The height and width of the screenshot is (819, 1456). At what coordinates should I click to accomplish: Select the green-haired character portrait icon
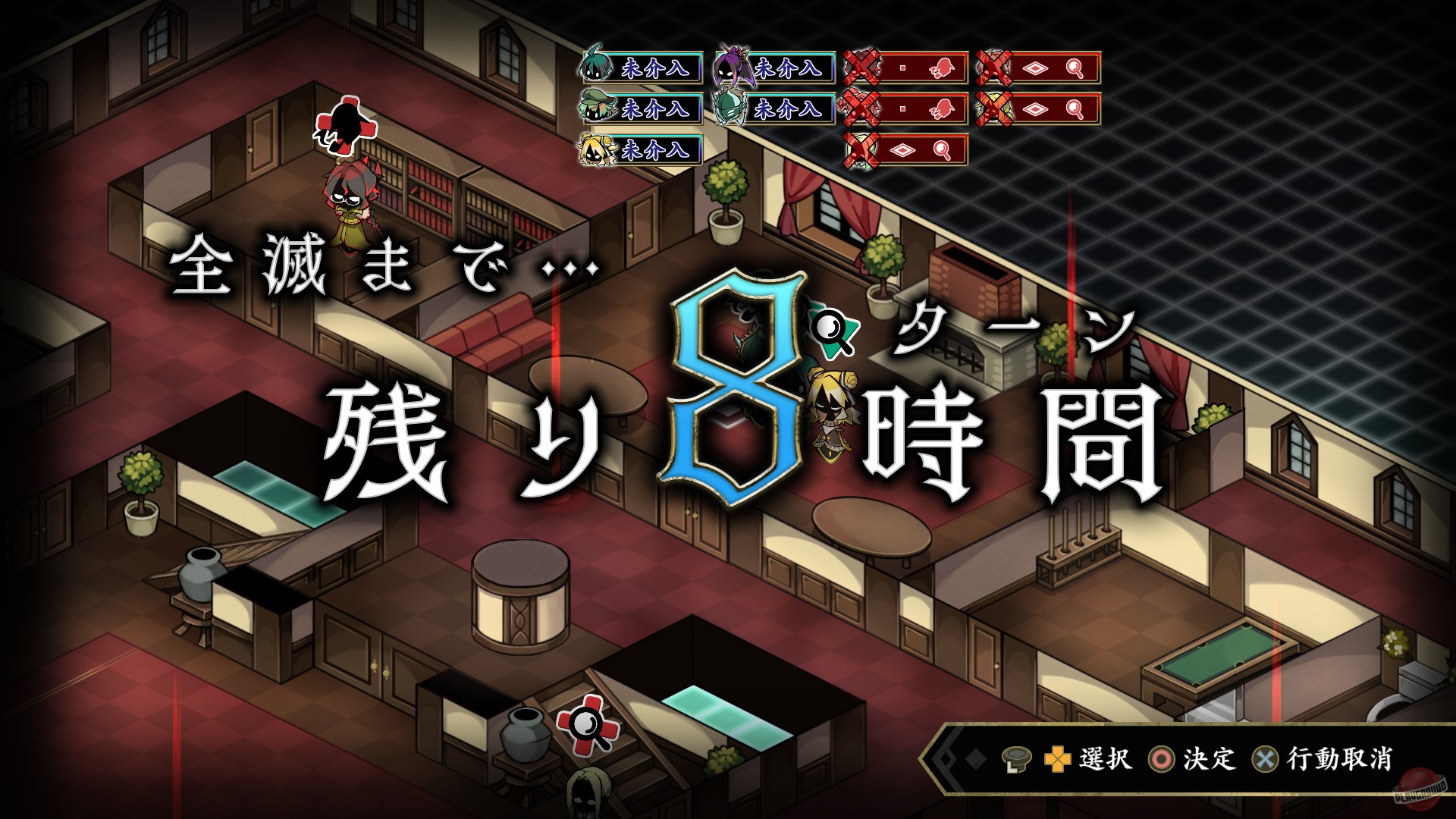[595, 67]
